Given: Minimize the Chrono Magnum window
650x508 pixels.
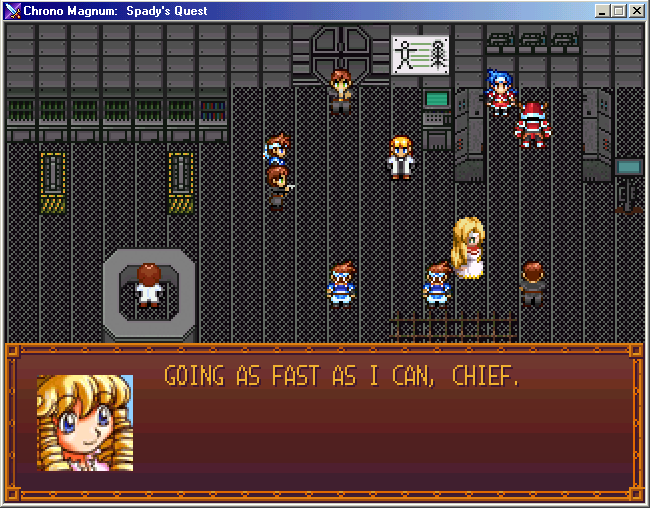Looking at the screenshot, I should [x=602, y=11].
